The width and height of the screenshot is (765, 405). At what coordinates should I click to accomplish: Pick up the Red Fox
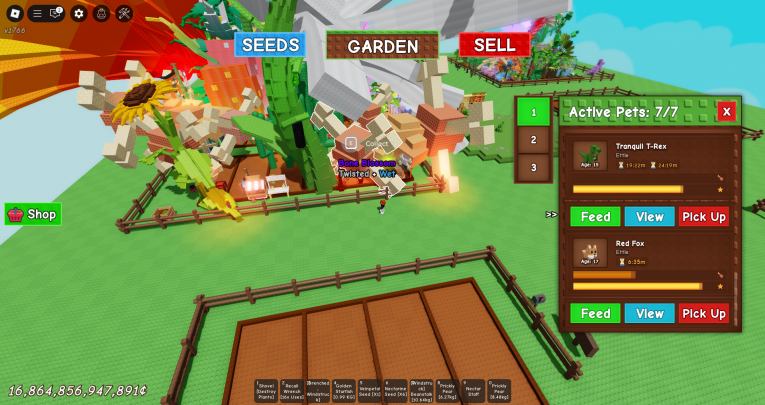pos(704,313)
